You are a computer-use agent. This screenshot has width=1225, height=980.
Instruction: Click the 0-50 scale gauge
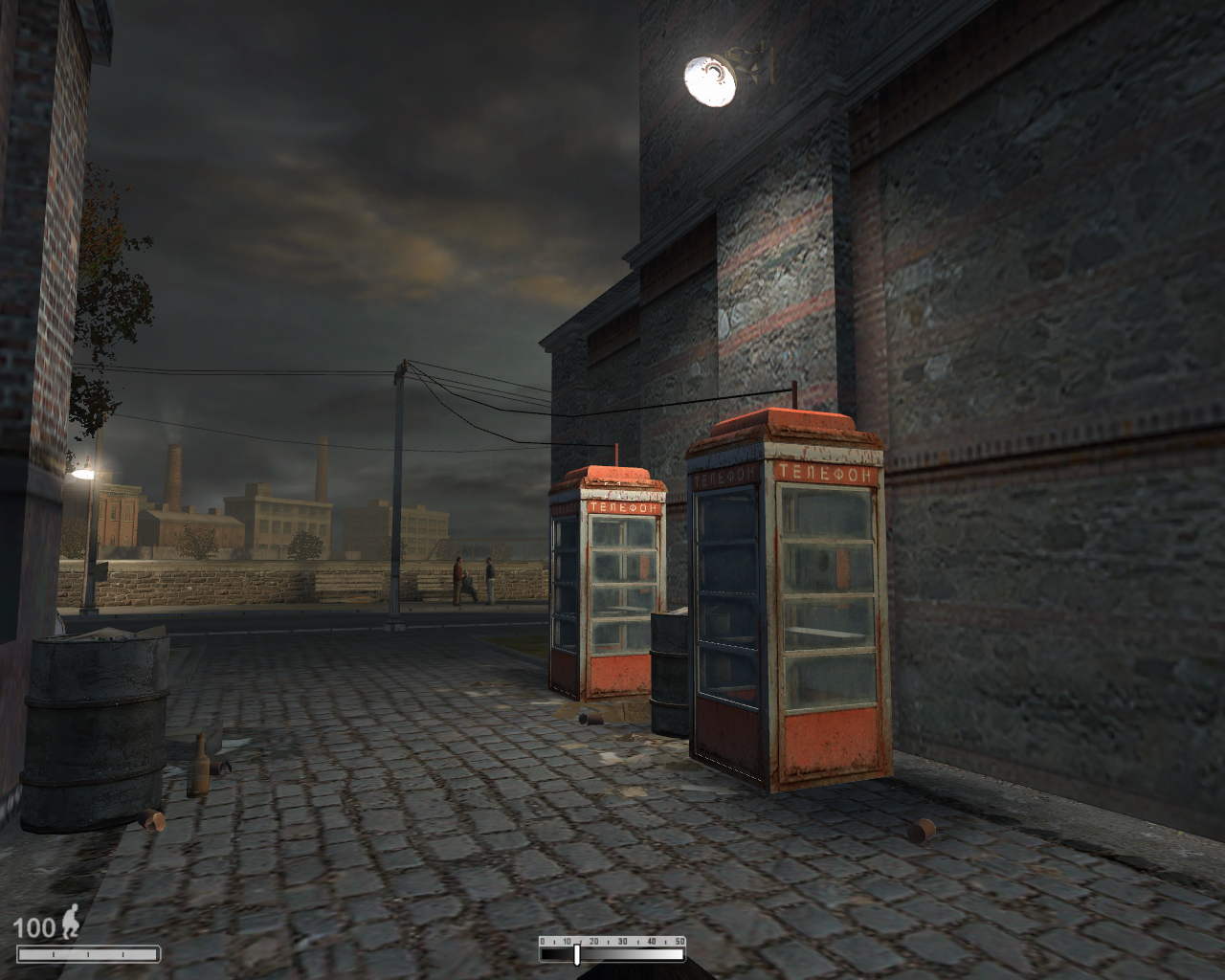612,949
